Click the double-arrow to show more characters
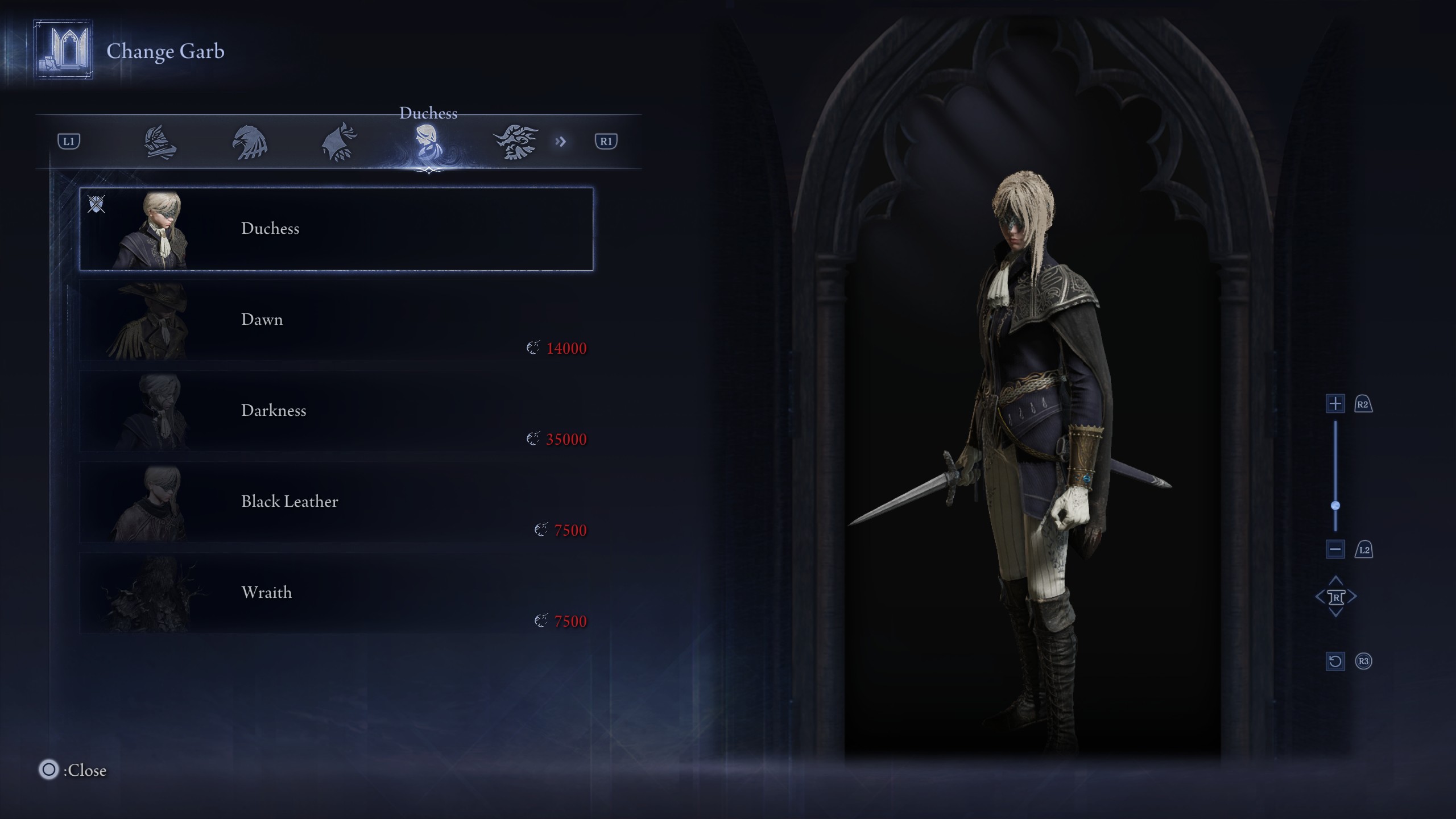The image size is (1456, 819). pyautogui.click(x=561, y=142)
